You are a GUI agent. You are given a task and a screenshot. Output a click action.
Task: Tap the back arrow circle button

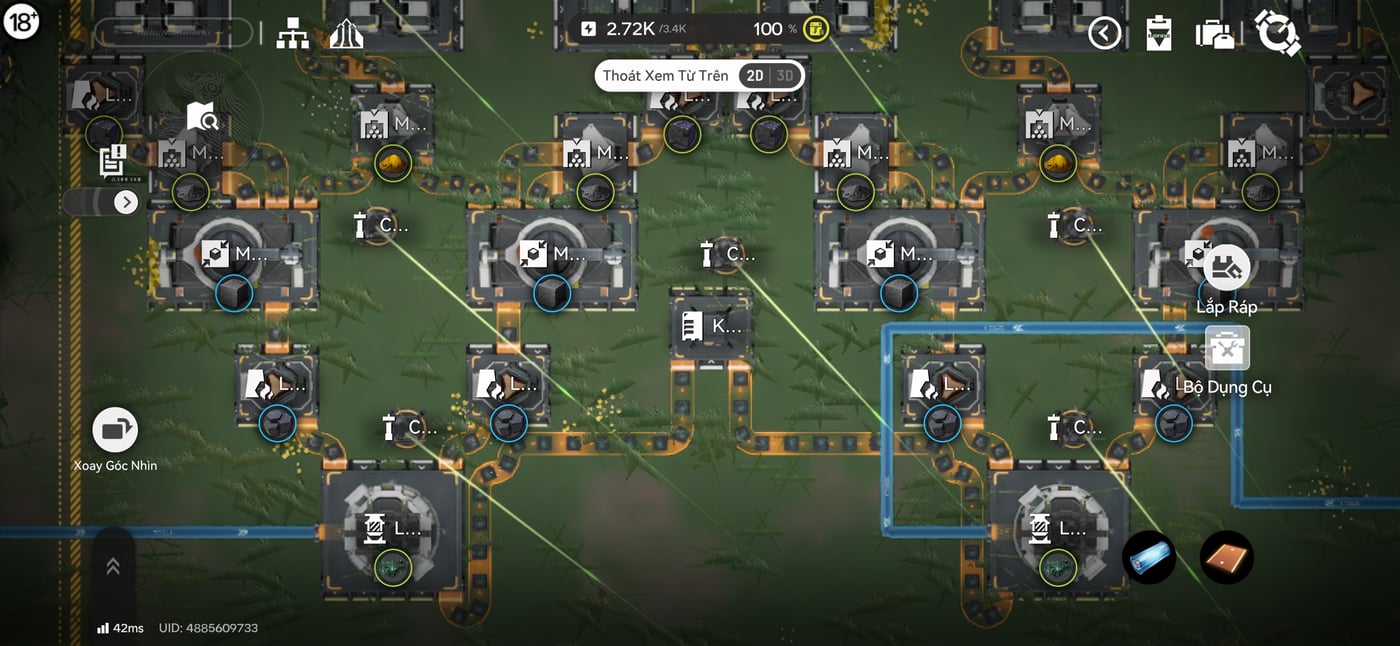point(1104,33)
